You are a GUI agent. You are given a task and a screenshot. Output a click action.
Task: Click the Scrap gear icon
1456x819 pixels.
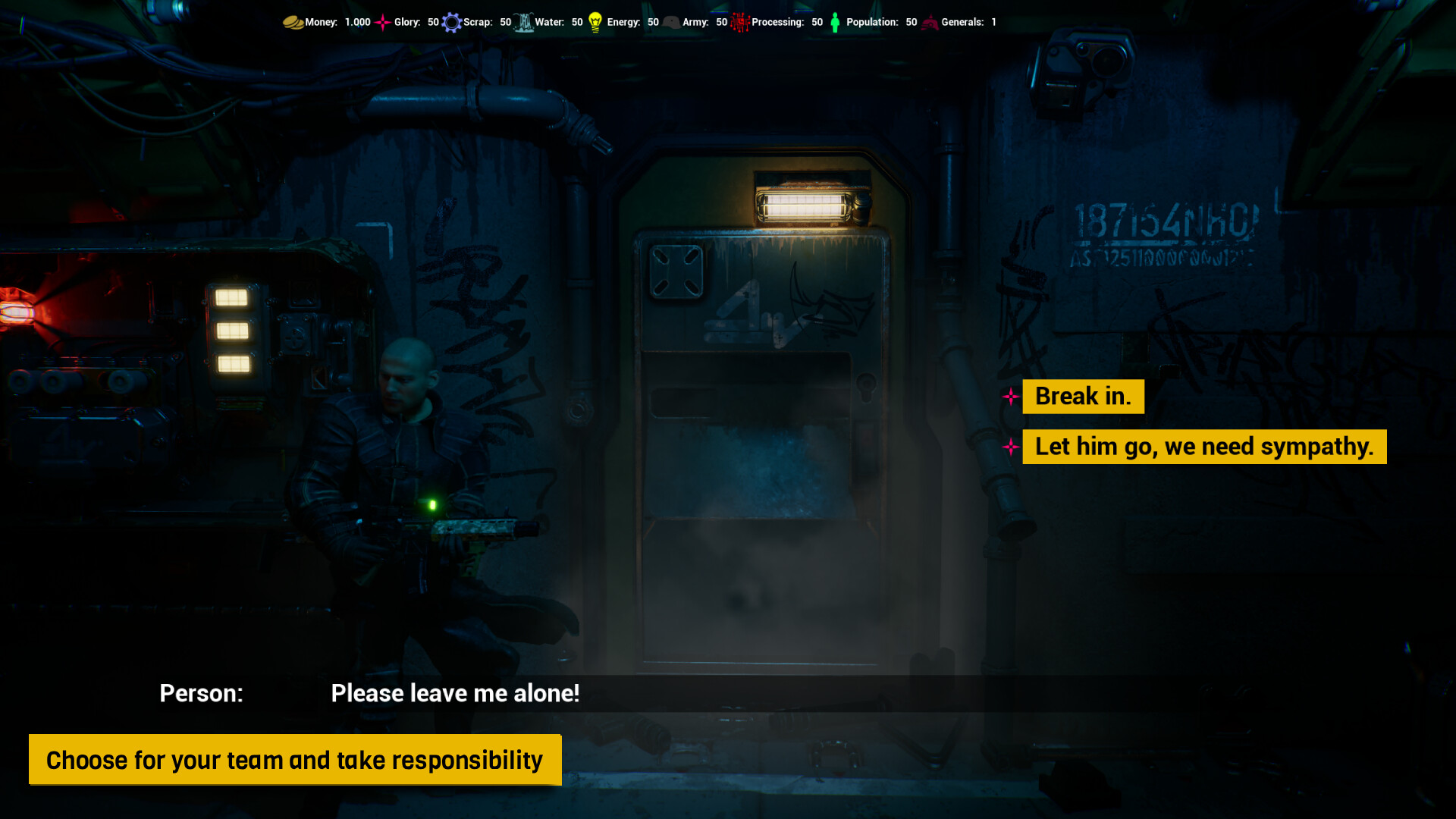click(452, 22)
